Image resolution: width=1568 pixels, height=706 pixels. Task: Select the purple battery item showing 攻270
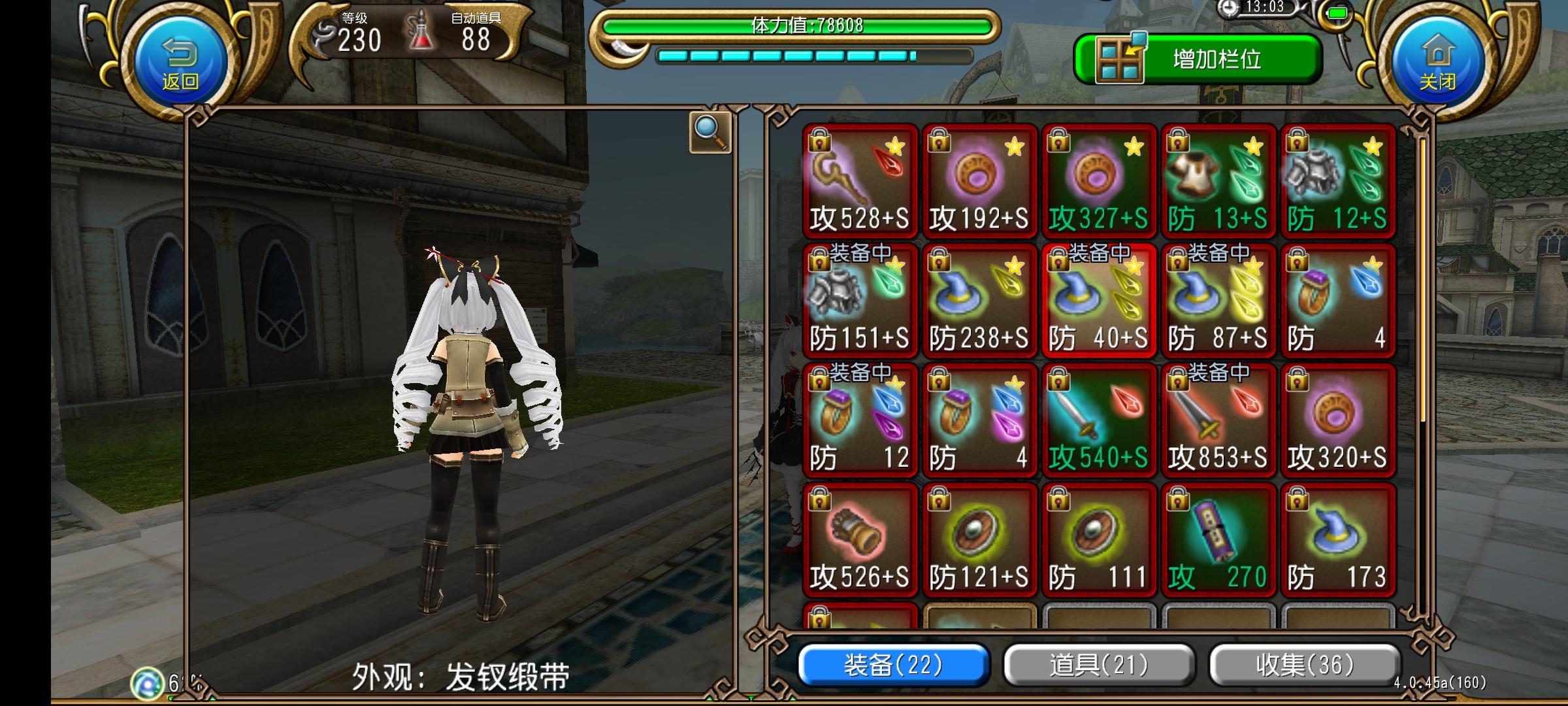(x=1218, y=539)
